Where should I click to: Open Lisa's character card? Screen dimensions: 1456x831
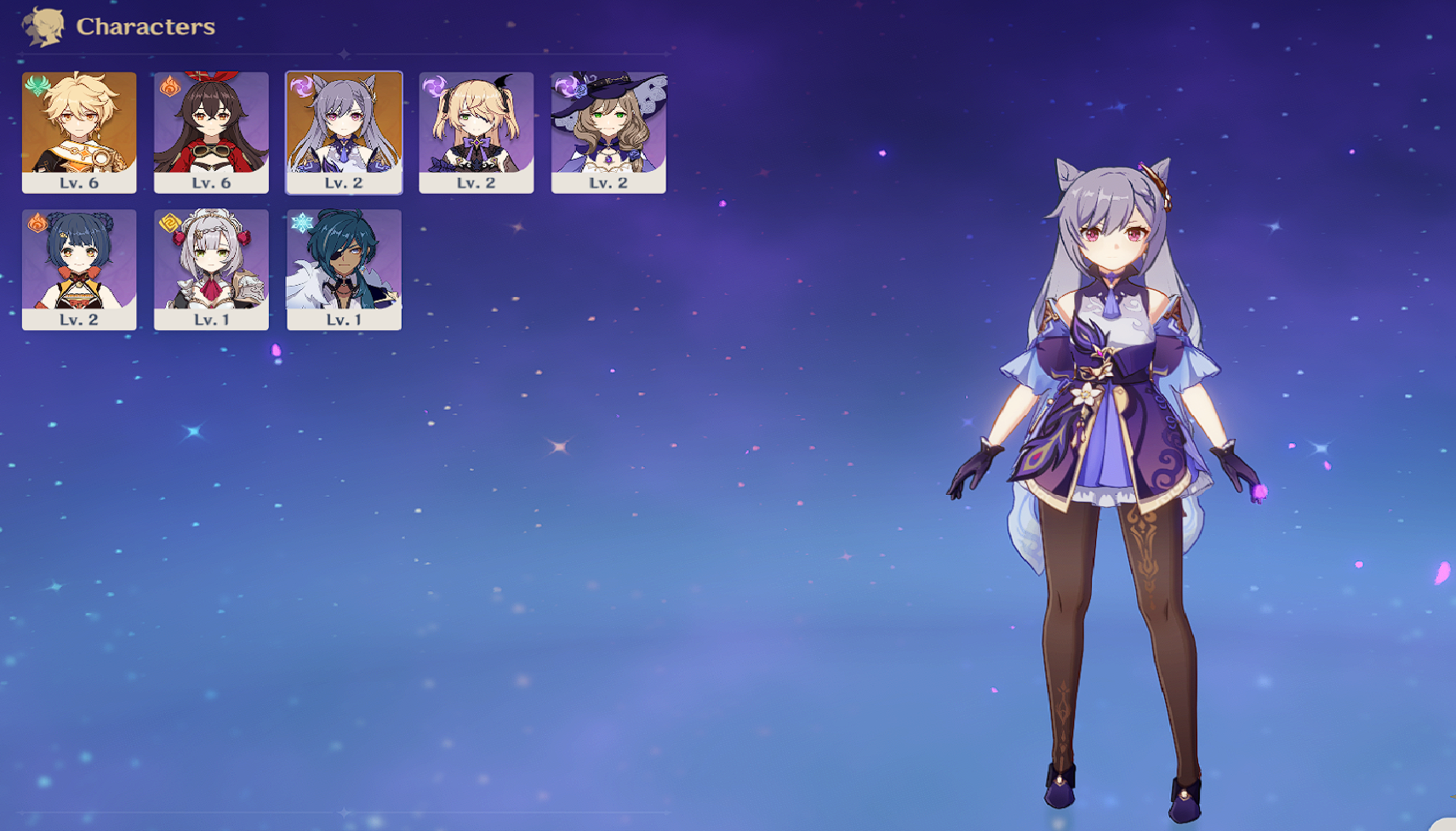(608, 128)
